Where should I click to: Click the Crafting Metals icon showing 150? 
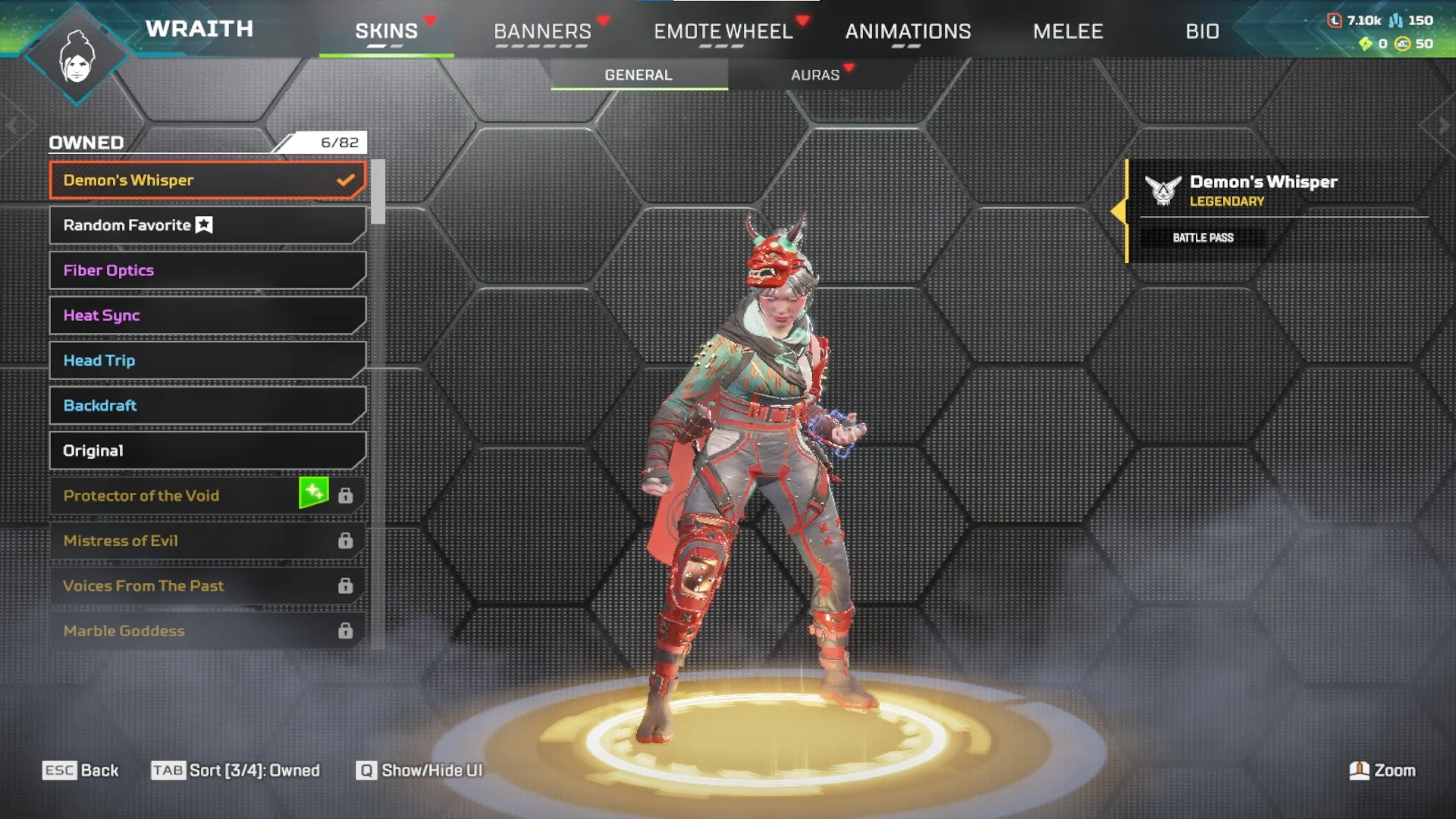point(1396,20)
